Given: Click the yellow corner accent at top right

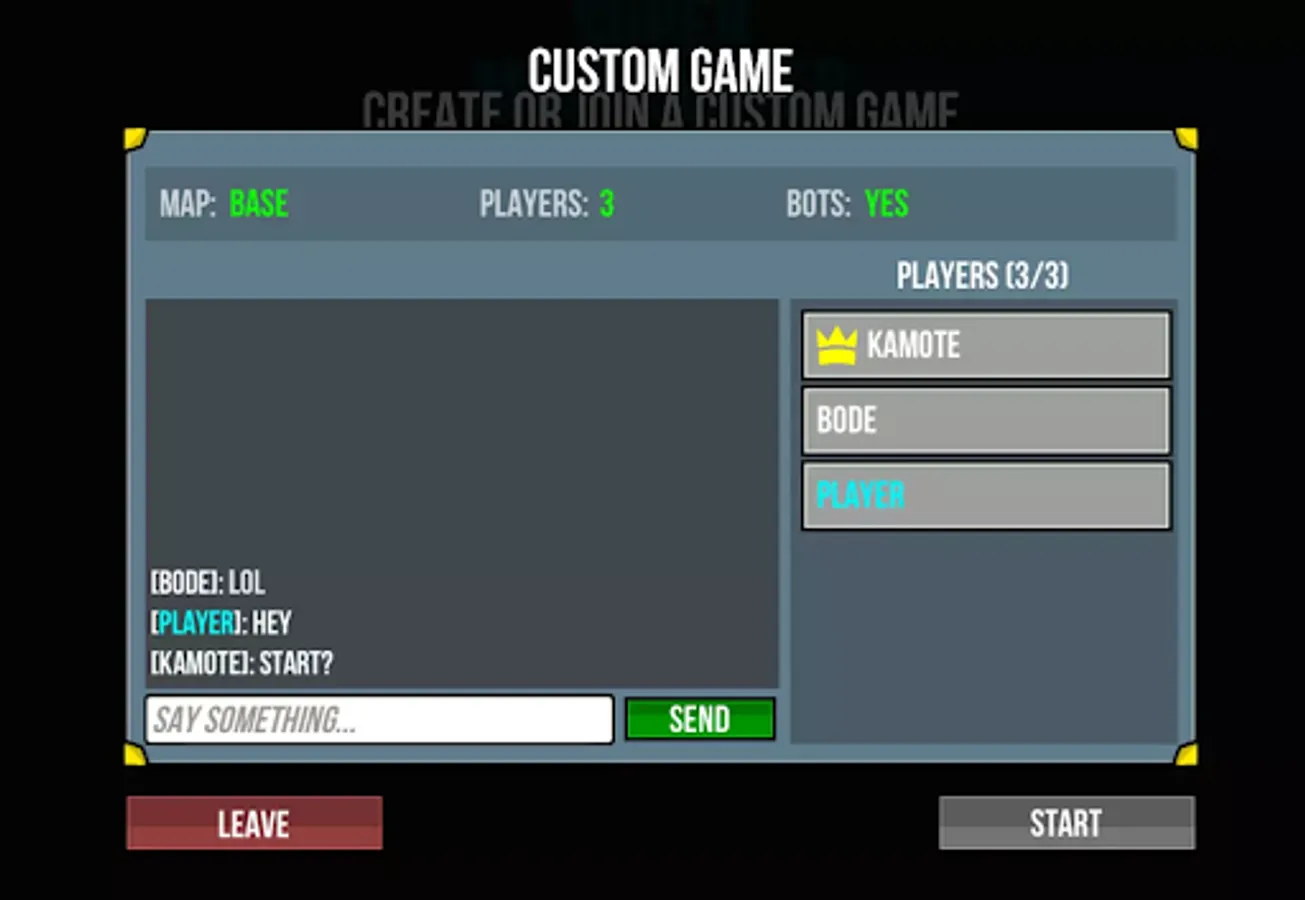Looking at the screenshot, I should [1188, 140].
